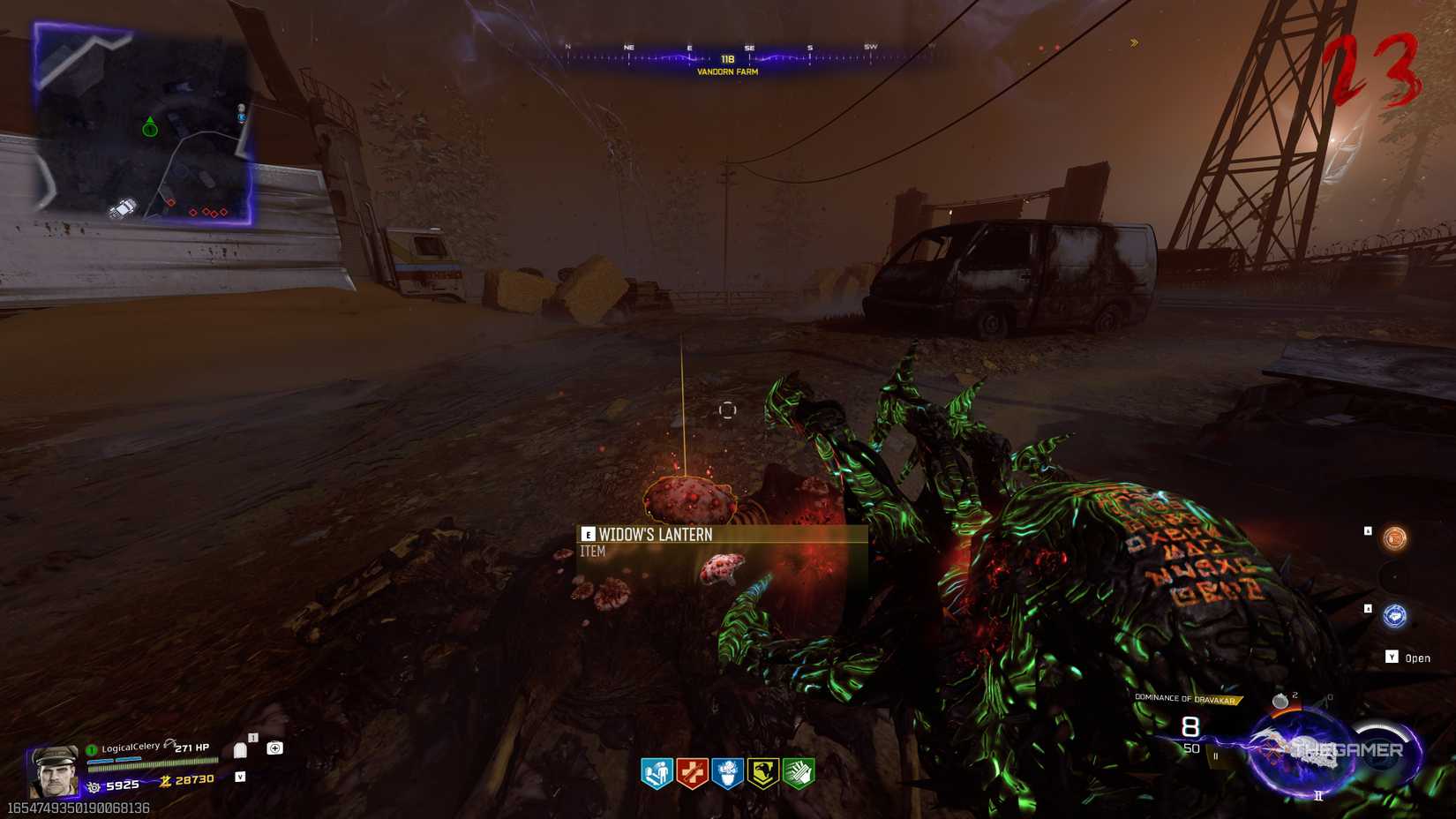Select the armor plate icon in the inventory
Viewport: 1456px width, 819px height.
tap(241, 750)
